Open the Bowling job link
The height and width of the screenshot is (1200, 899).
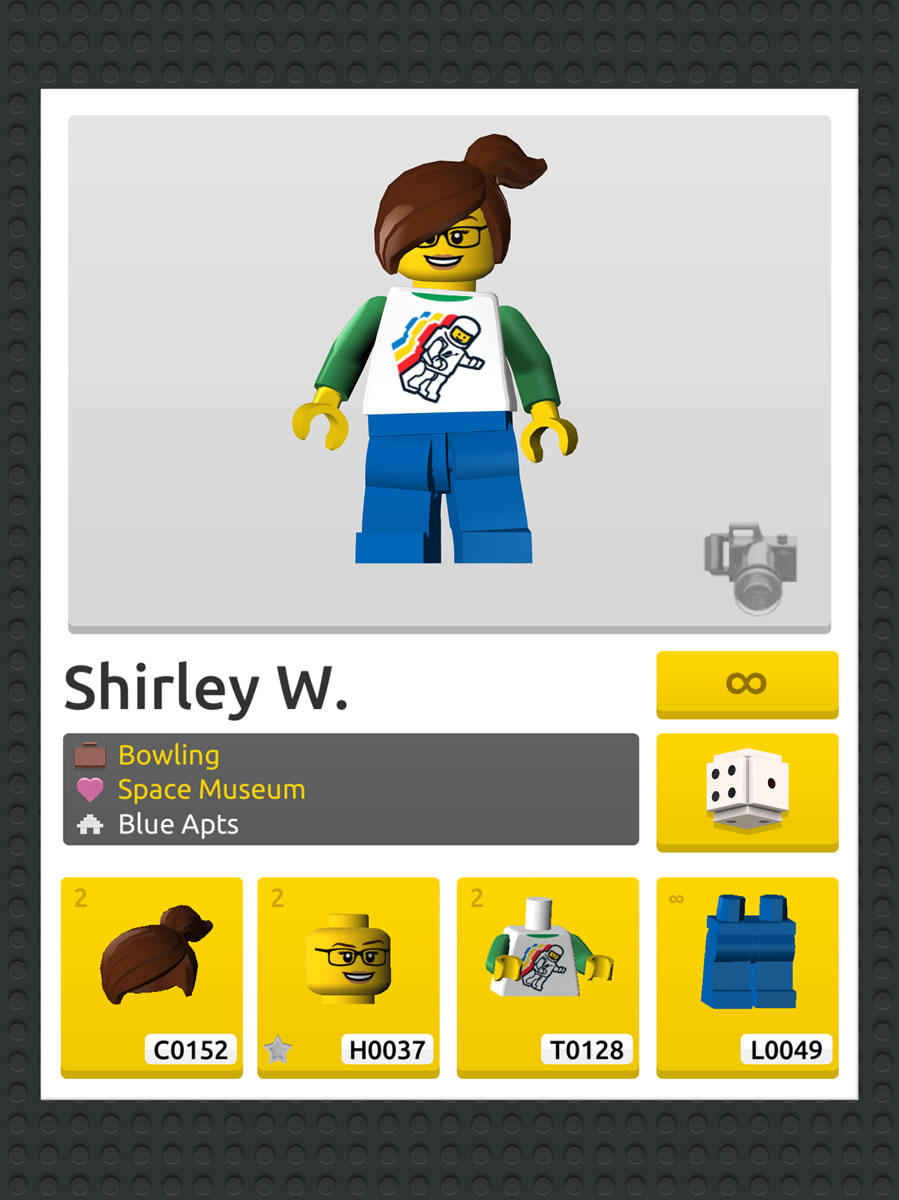(x=168, y=755)
